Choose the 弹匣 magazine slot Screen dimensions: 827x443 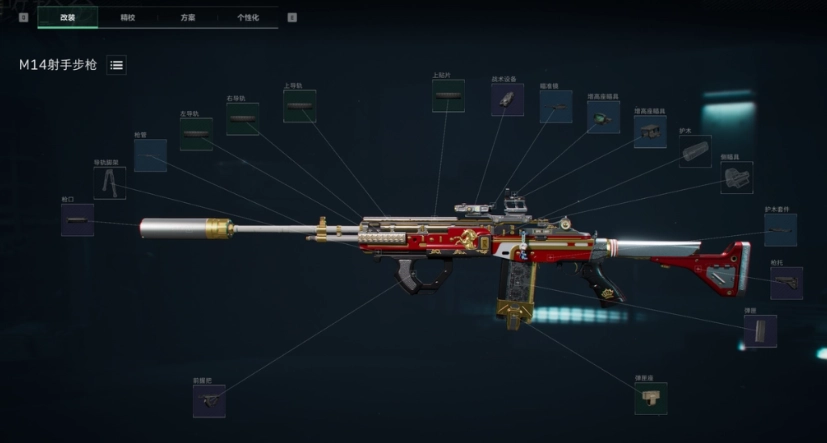click(x=759, y=331)
